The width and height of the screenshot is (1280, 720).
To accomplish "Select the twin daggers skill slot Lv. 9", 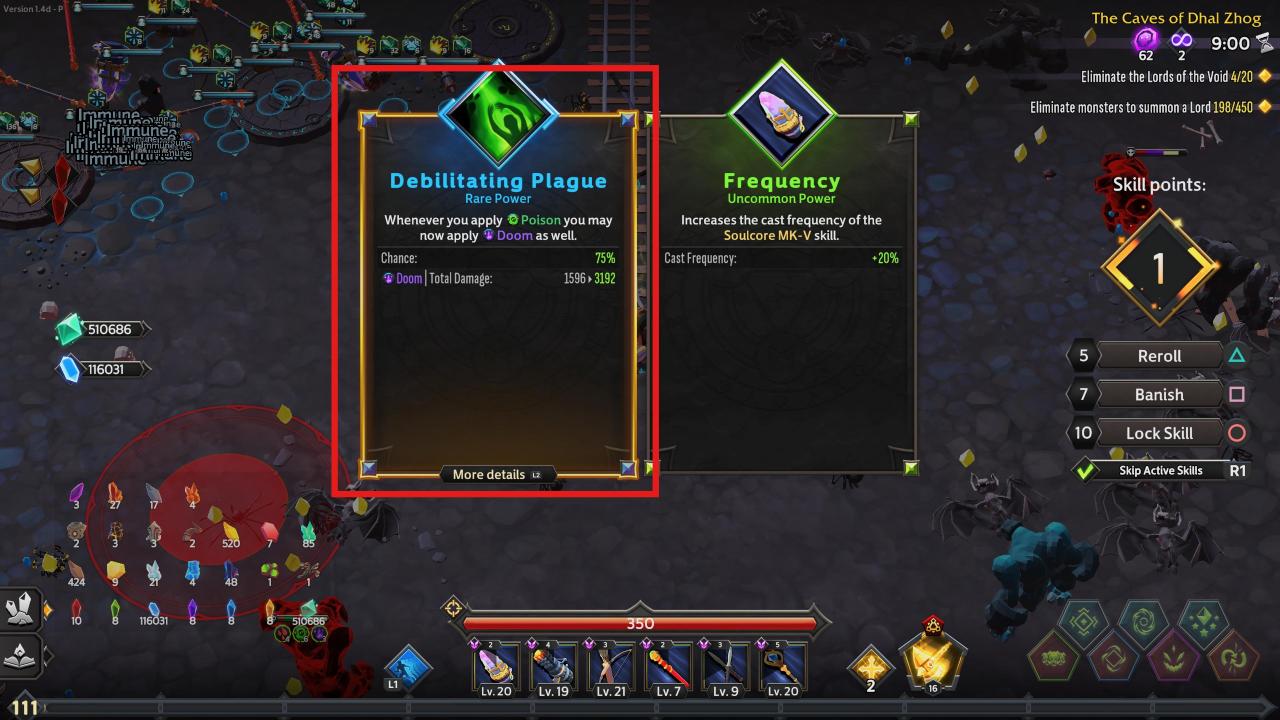I will point(727,666).
